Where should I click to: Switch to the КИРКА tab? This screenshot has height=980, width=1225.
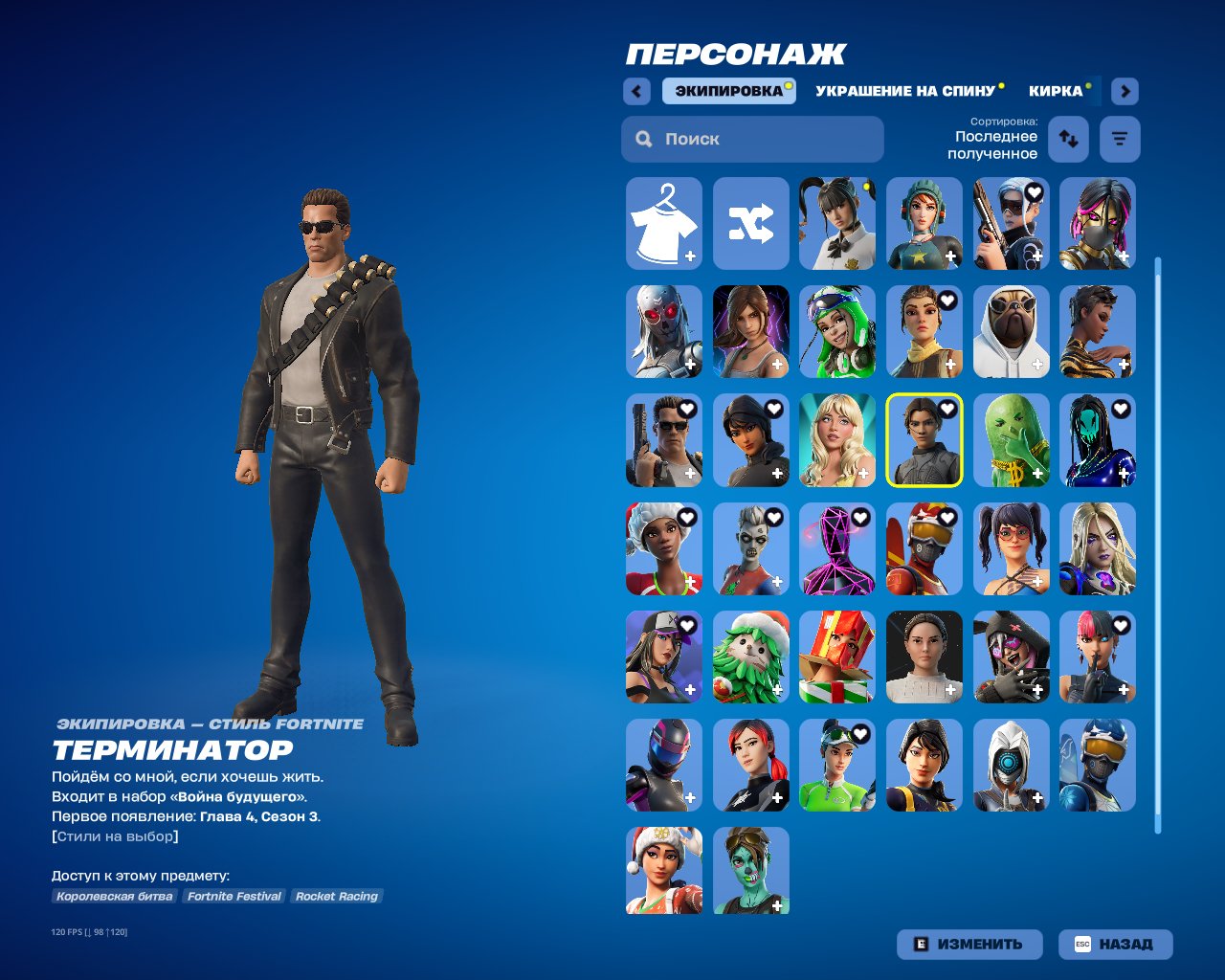1056,91
